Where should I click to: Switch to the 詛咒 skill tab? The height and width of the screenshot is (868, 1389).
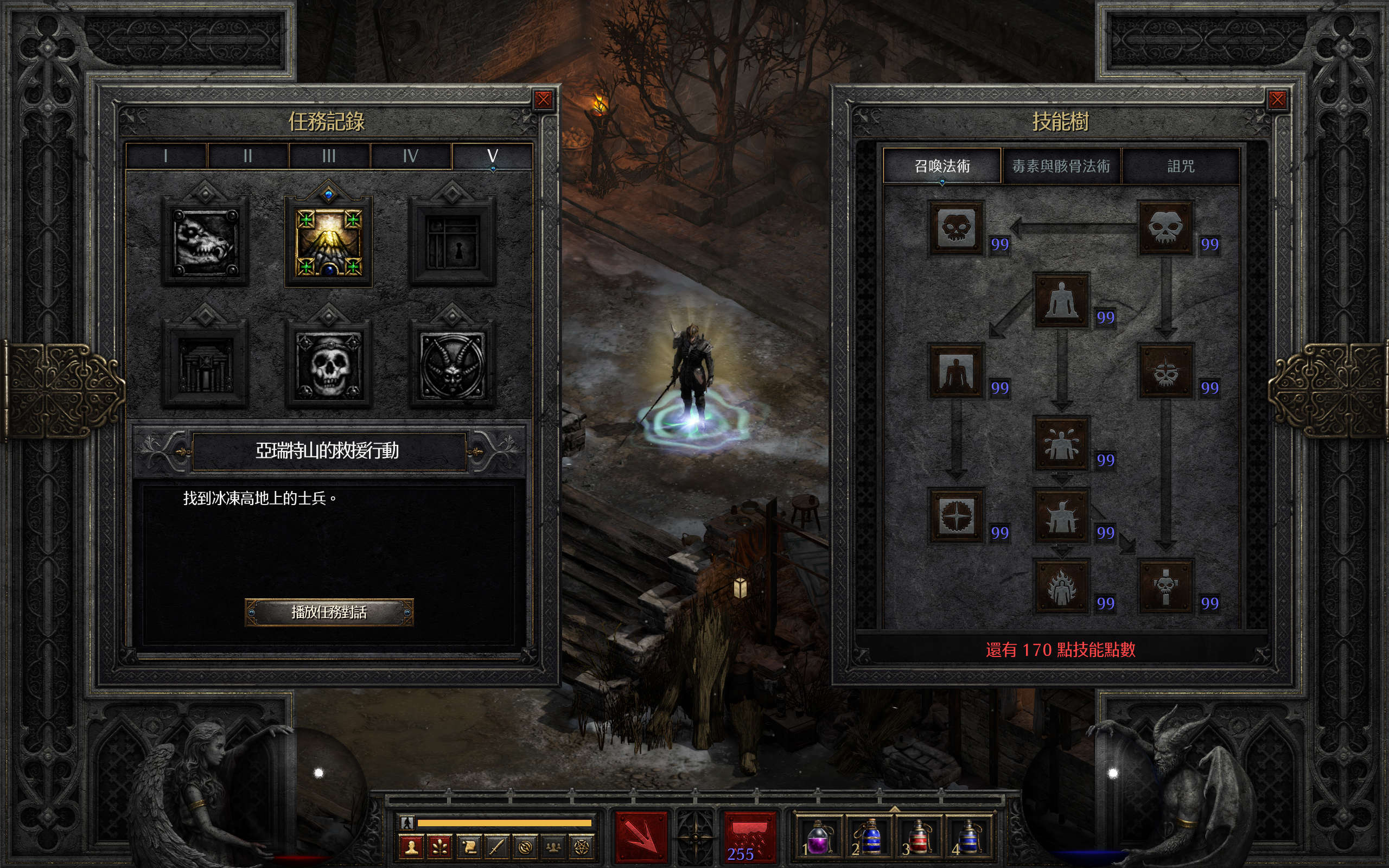1181,167
